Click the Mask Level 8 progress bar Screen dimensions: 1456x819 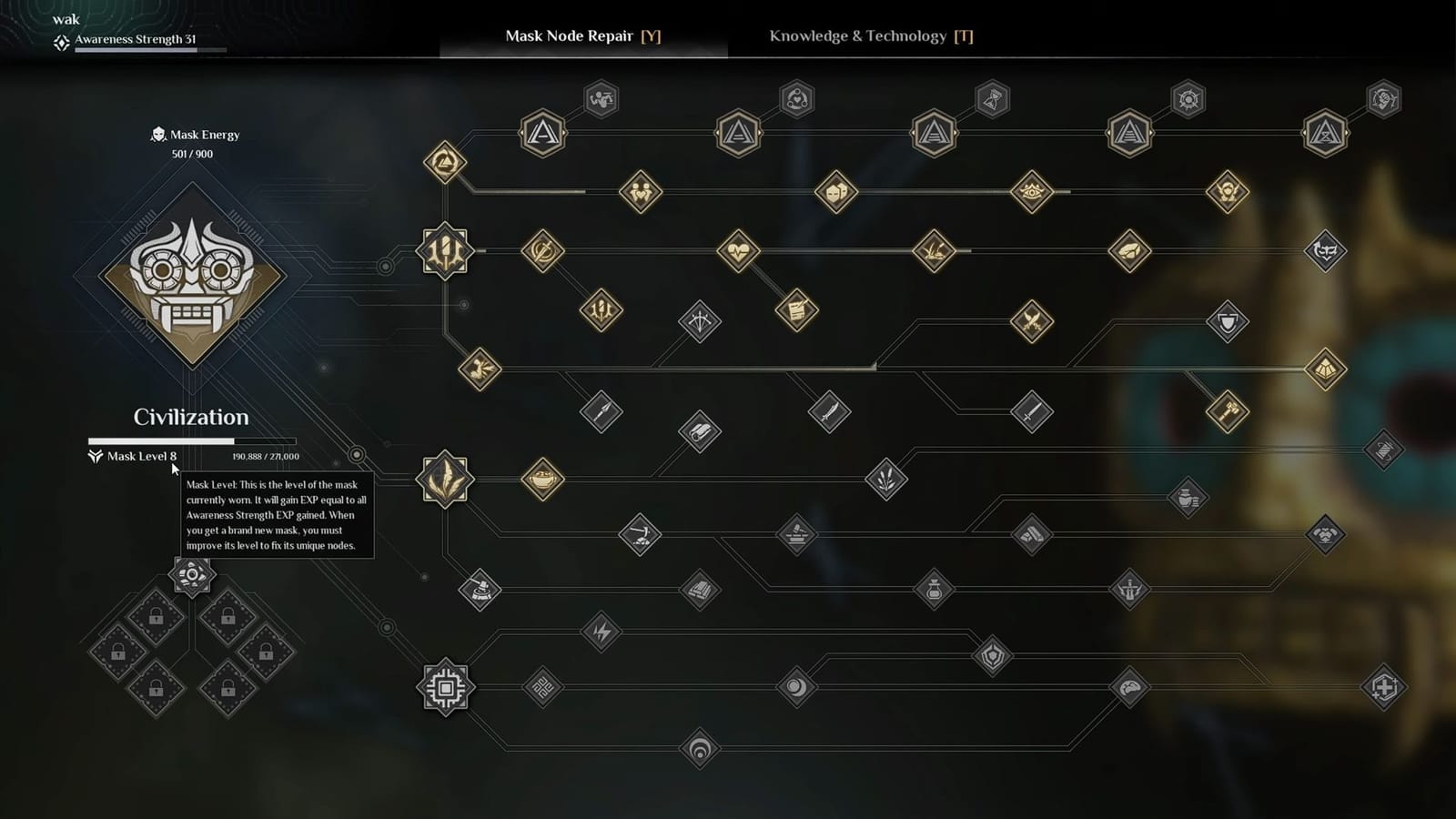click(191, 440)
